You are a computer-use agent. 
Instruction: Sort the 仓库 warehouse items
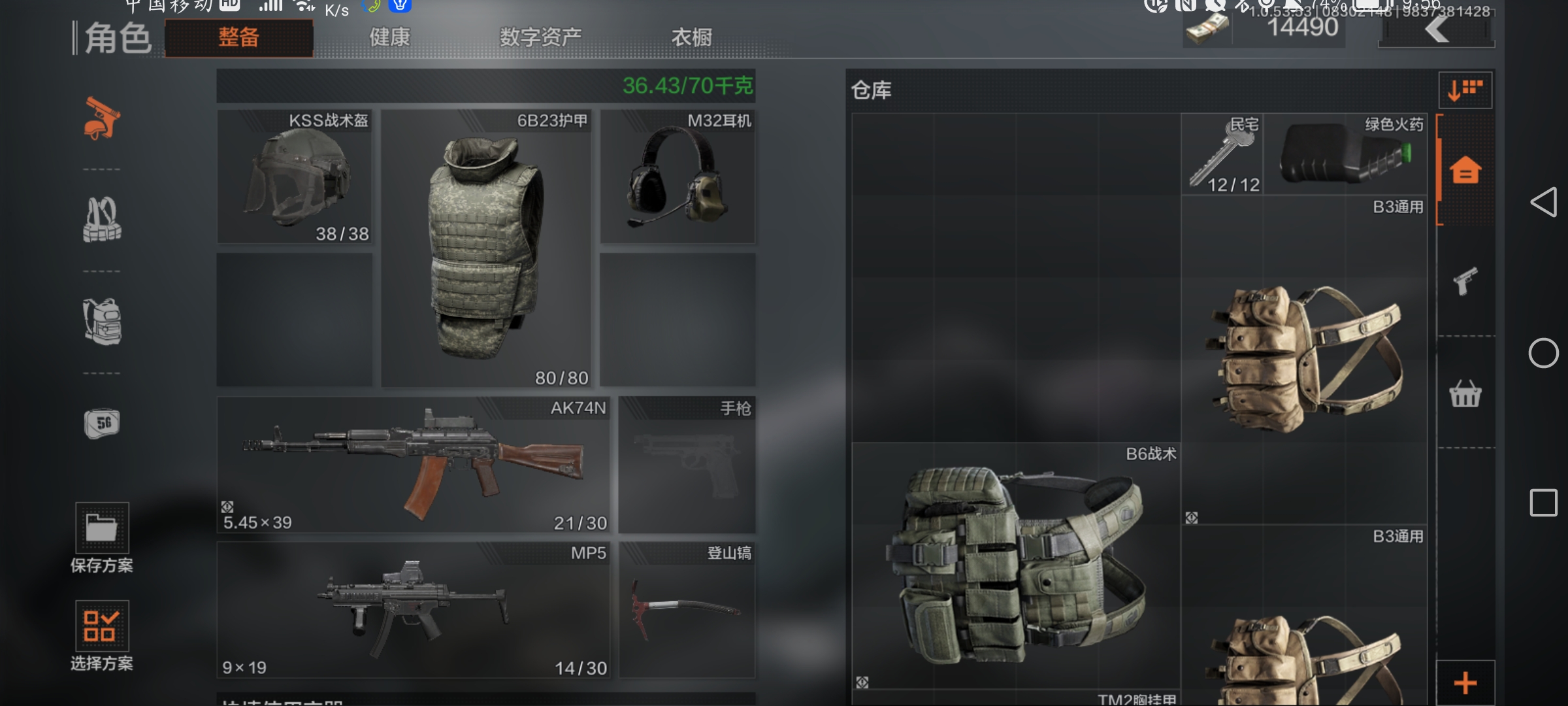tap(1465, 90)
